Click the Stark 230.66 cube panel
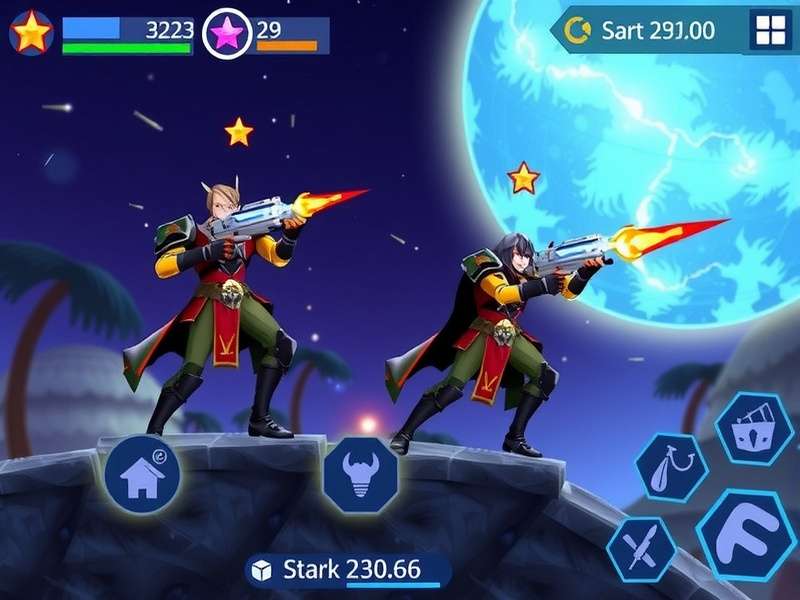The width and height of the screenshot is (800, 600). pyautogui.click(x=345, y=570)
